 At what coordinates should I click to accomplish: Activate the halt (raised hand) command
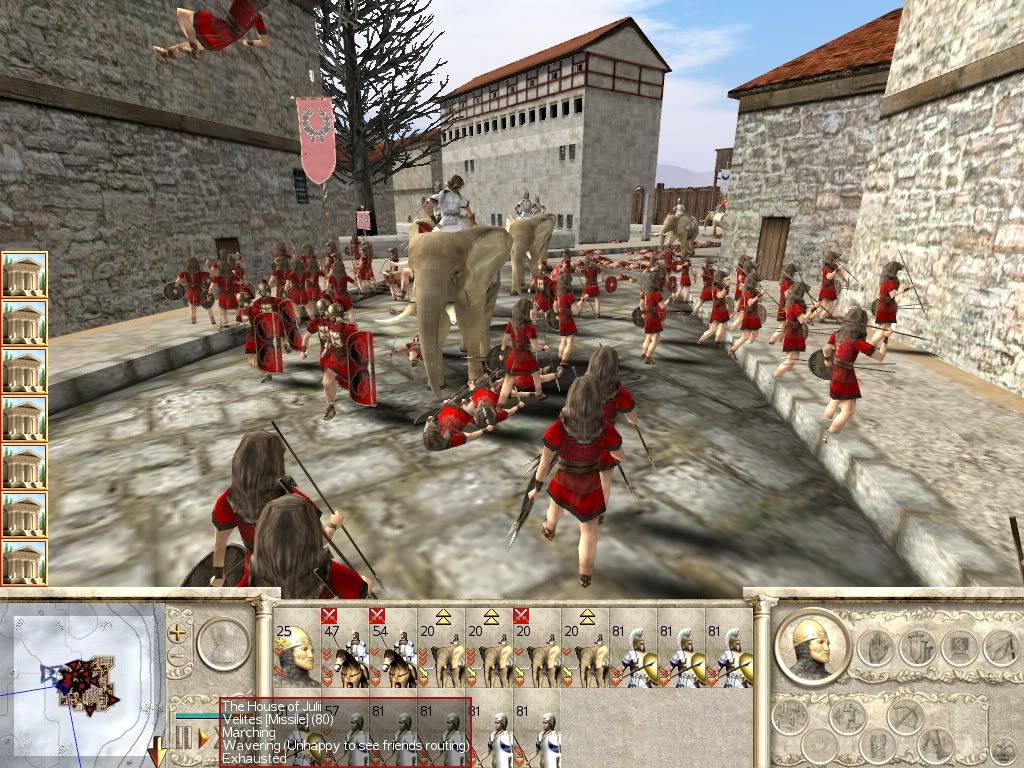(x=875, y=648)
